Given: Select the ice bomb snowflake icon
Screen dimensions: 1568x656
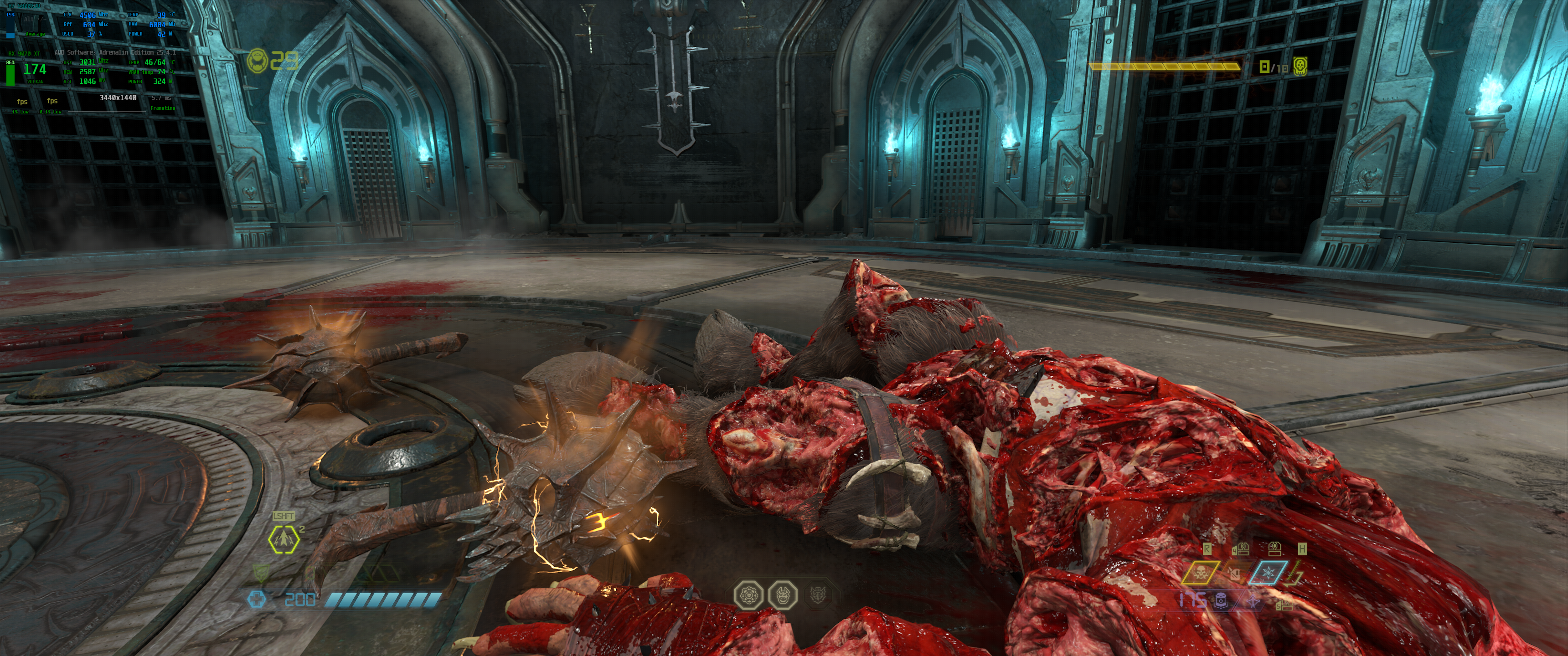Looking at the screenshot, I should 1268,573.
